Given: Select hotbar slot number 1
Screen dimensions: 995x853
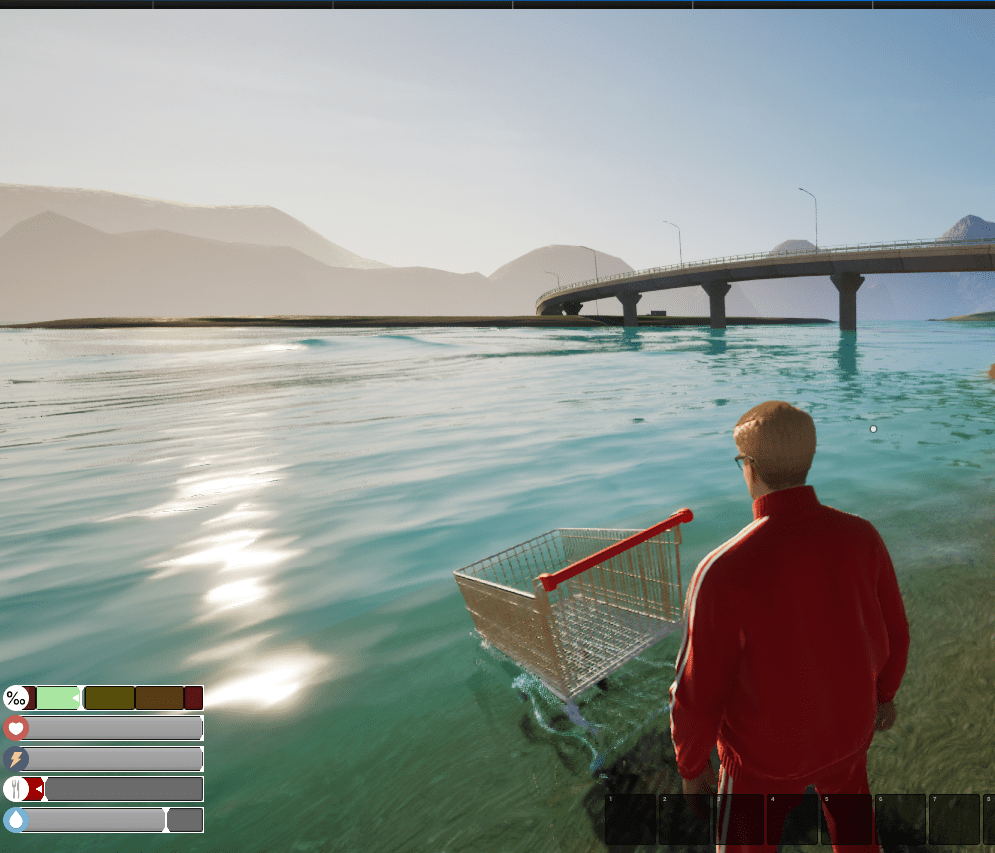Looking at the screenshot, I should (x=630, y=819).
